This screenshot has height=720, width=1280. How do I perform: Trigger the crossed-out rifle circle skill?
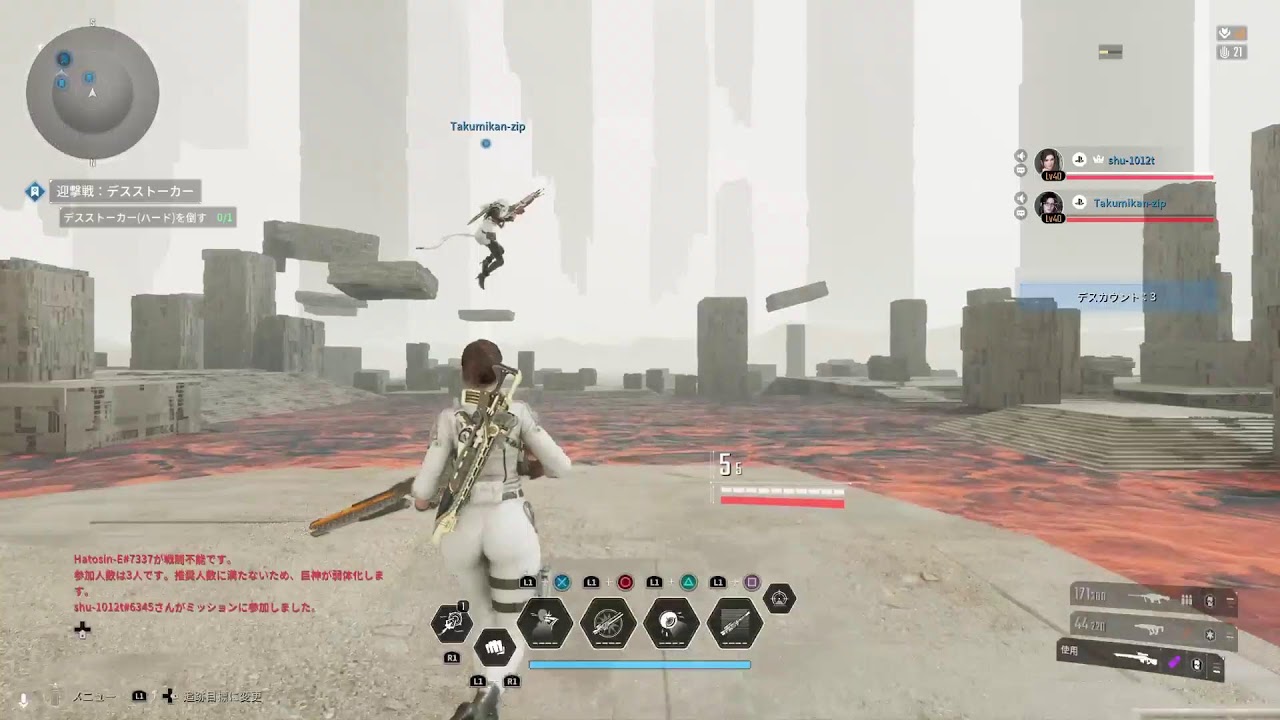click(x=608, y=623)
